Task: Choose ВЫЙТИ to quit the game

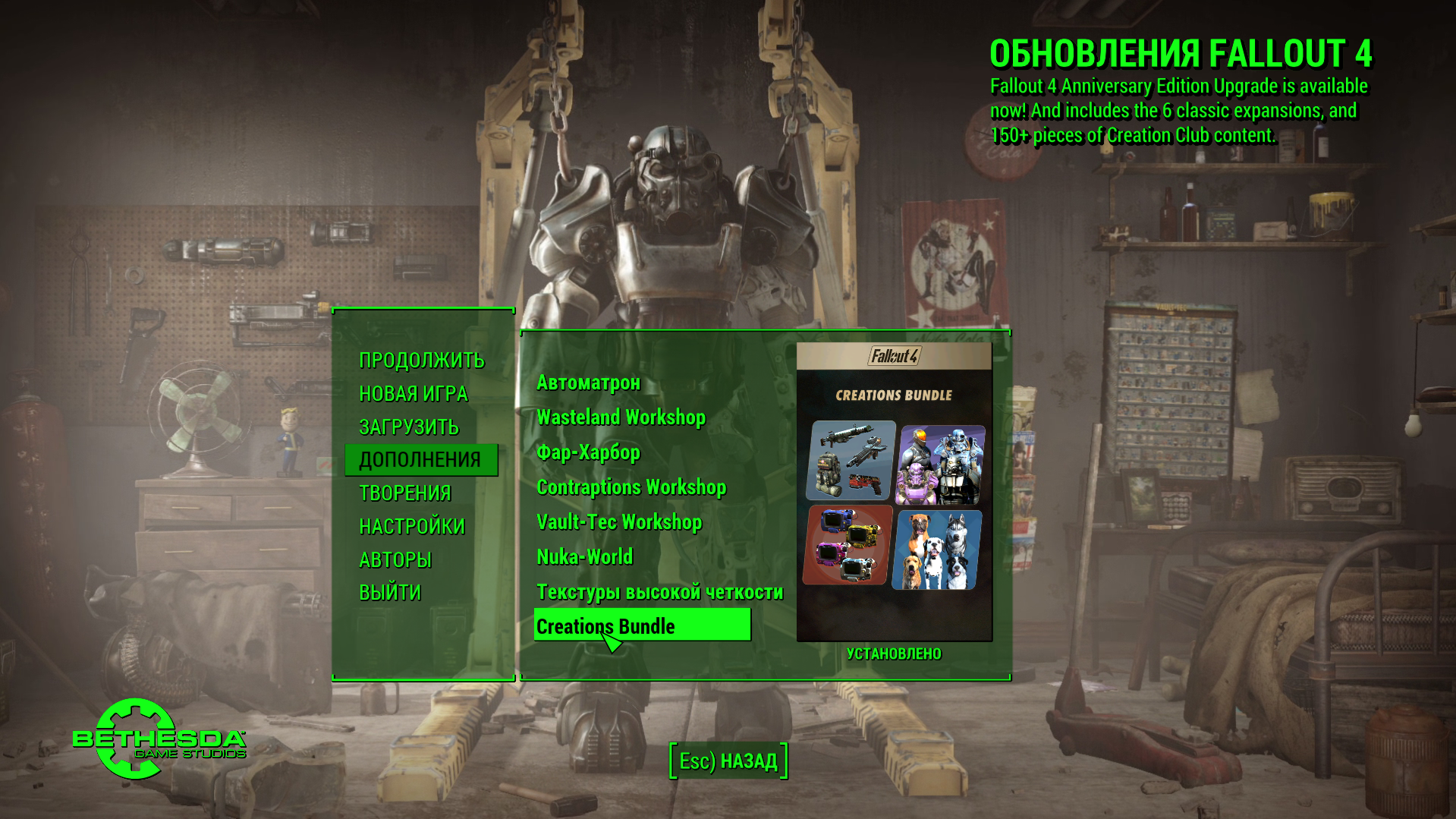Action: click(389, 593)
